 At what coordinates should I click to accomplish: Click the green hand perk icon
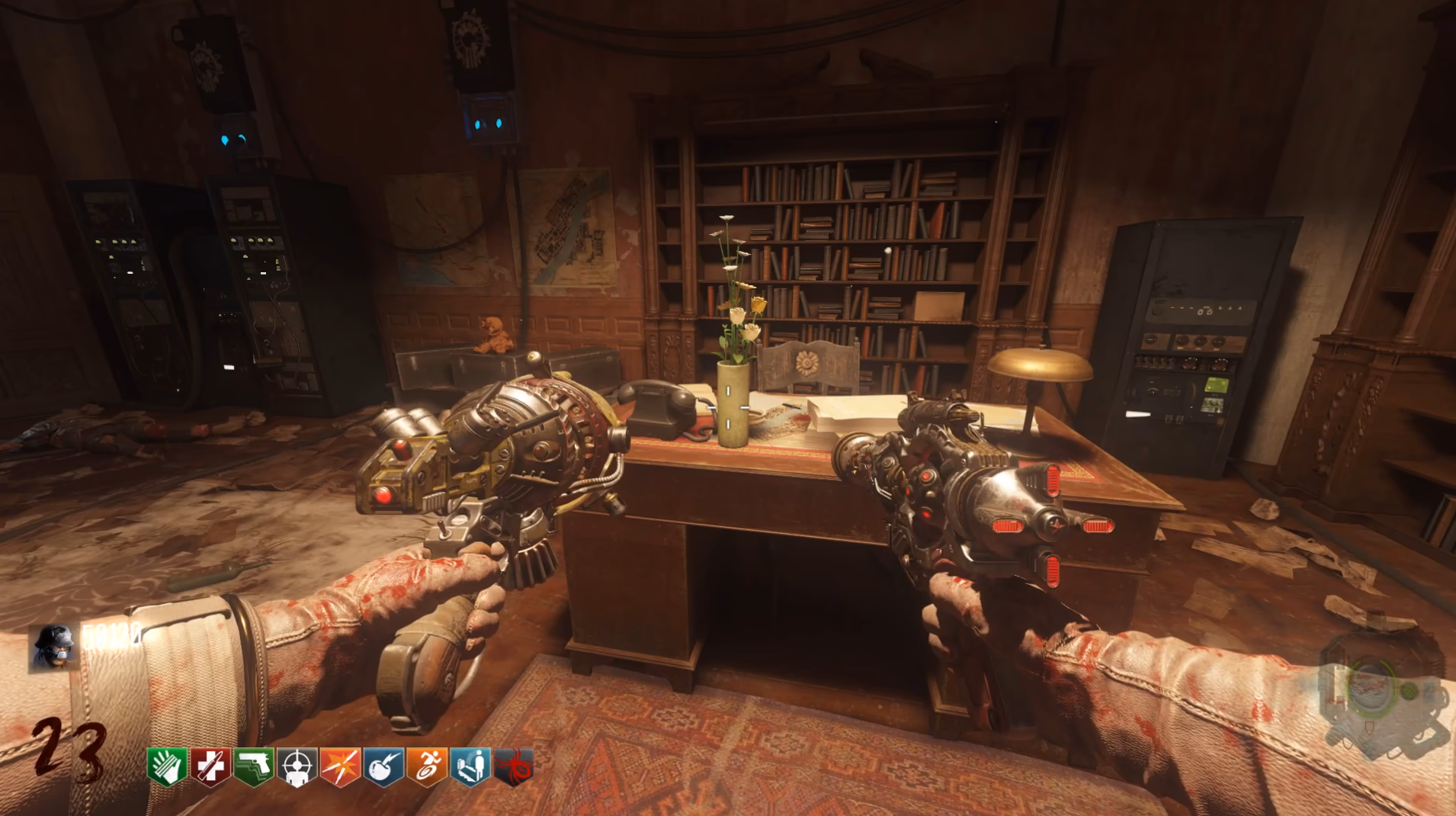point(167,766)
